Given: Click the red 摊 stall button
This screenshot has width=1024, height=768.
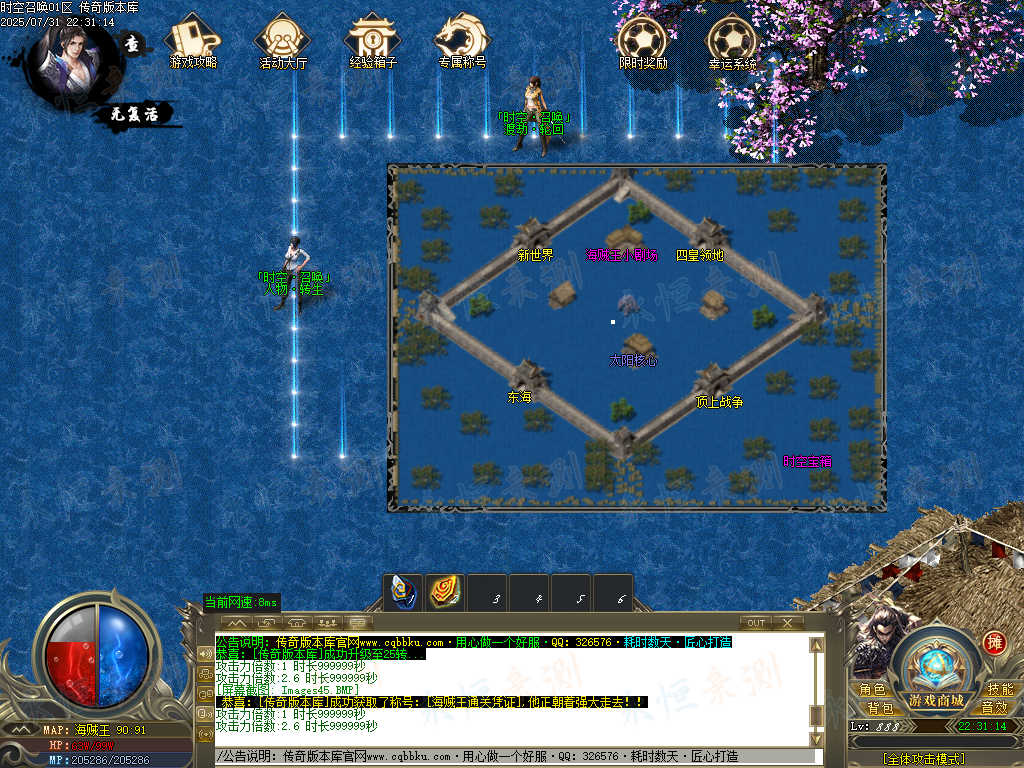Looking at the screenshot, I should (993, 643).
